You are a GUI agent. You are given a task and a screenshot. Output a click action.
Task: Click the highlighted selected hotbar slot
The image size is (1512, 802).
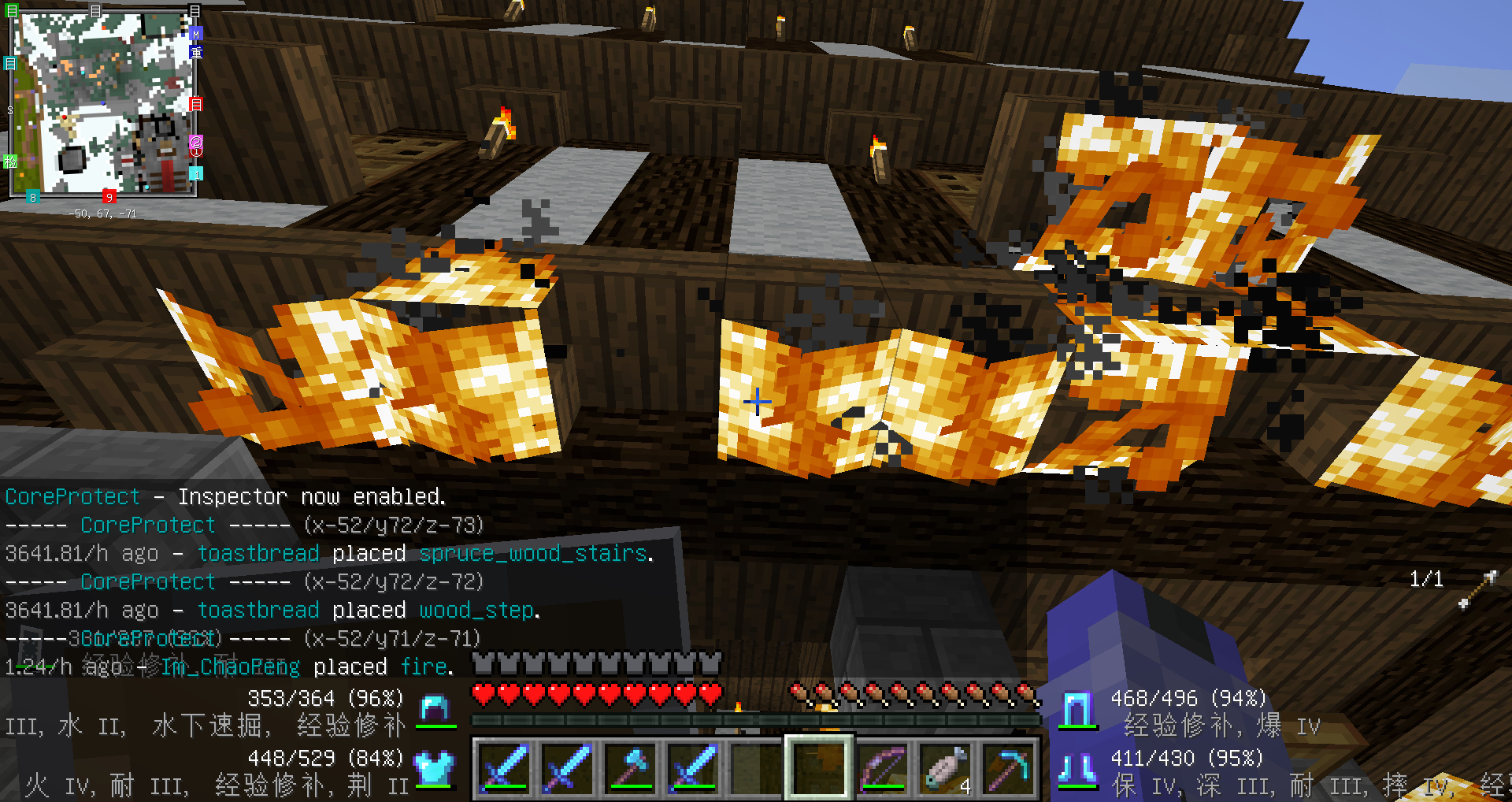pyautogui.click(x=818, y=767)
